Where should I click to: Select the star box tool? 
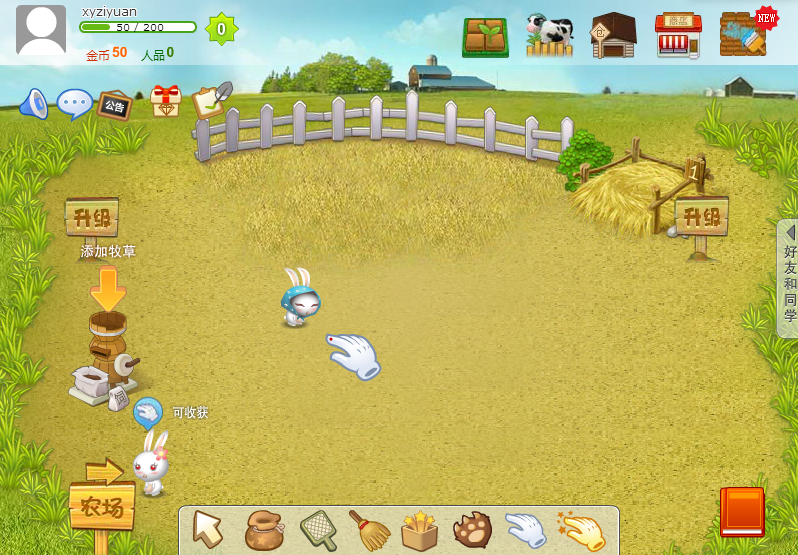pos(420,530)
